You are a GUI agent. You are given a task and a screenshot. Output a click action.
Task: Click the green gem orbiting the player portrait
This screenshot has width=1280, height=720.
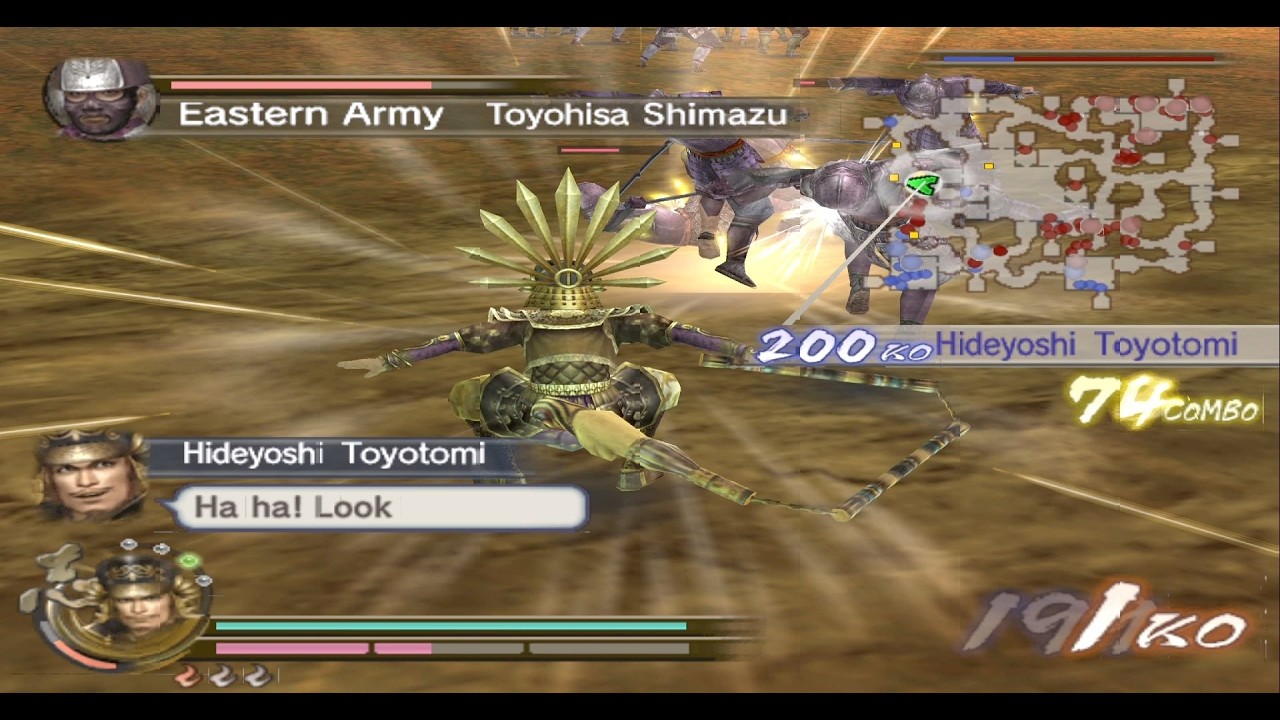point(189,560)
